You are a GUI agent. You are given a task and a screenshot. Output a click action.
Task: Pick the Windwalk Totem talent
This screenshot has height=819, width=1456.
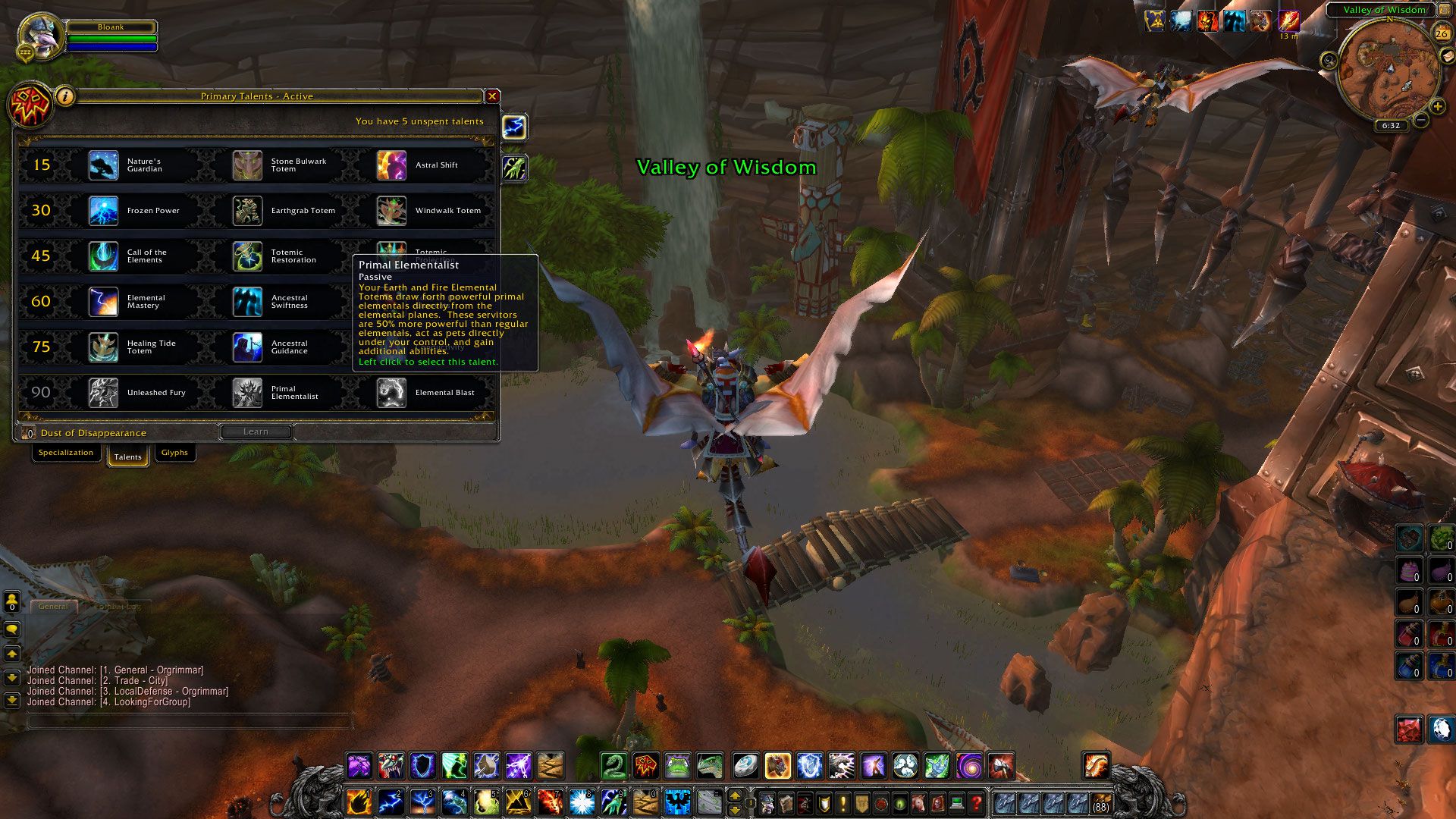click(391, 211)
